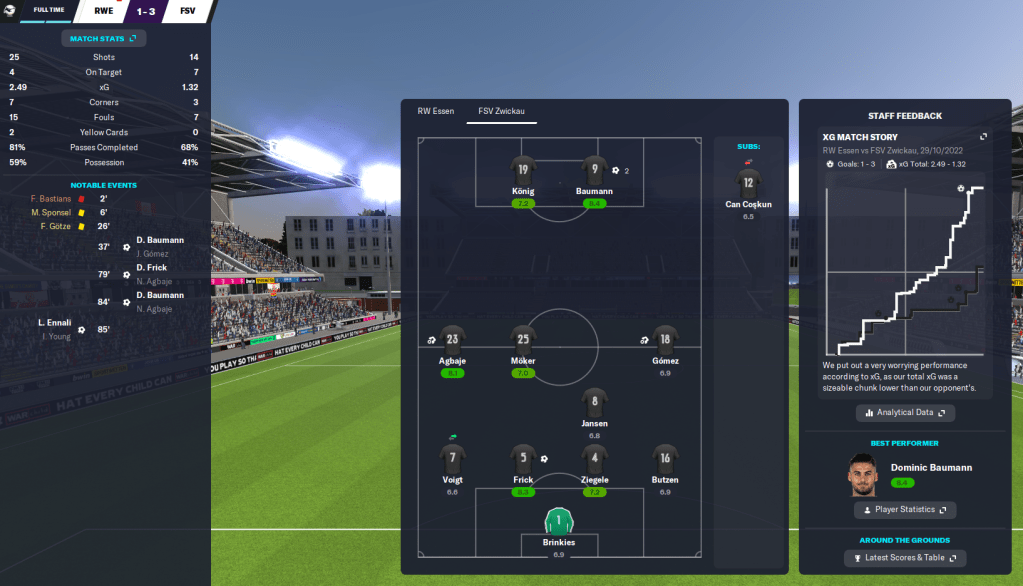Open the Match Stats panel

pyautogui.click(x=104, y=38)
